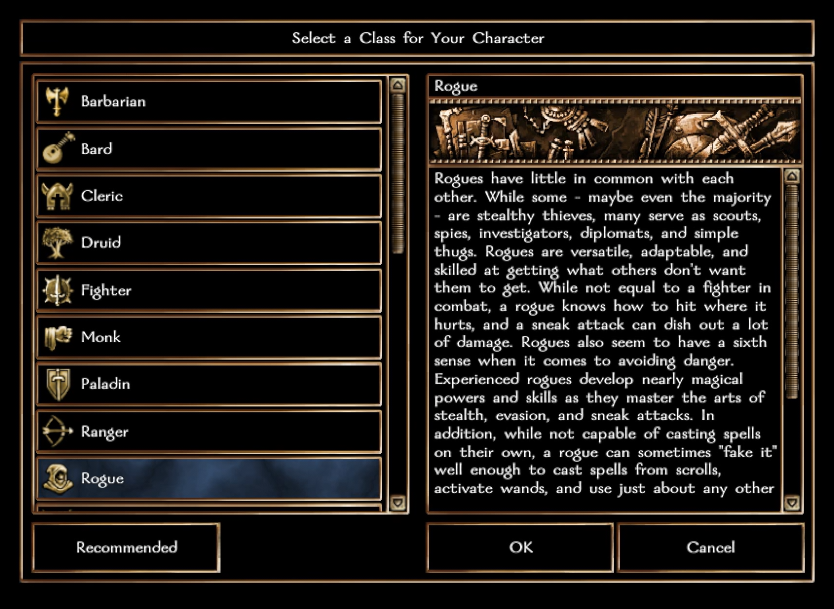Select the highlighted Rogue class
This screenshot has height=609, width=834.
coord(209,479)
